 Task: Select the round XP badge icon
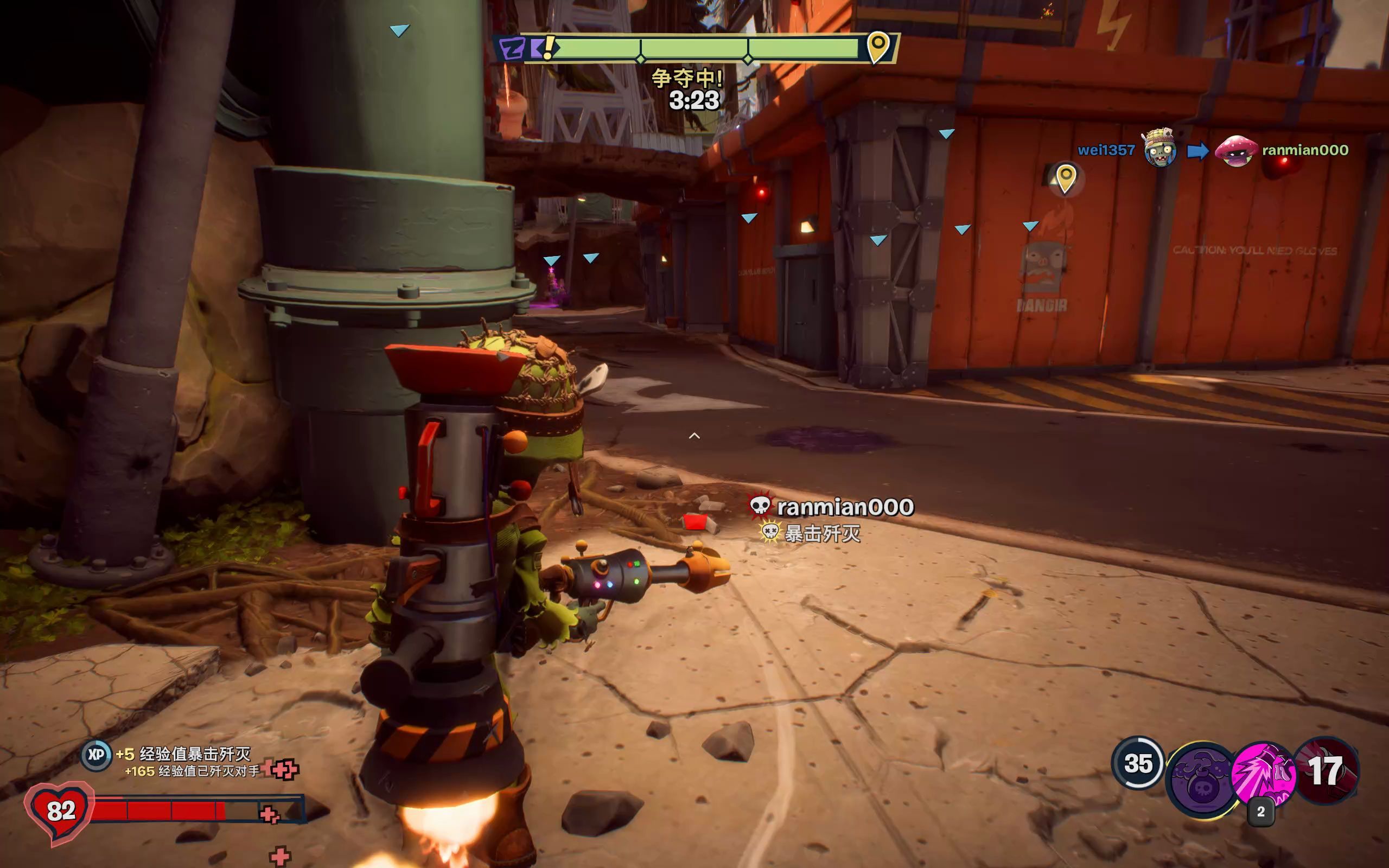96,755
